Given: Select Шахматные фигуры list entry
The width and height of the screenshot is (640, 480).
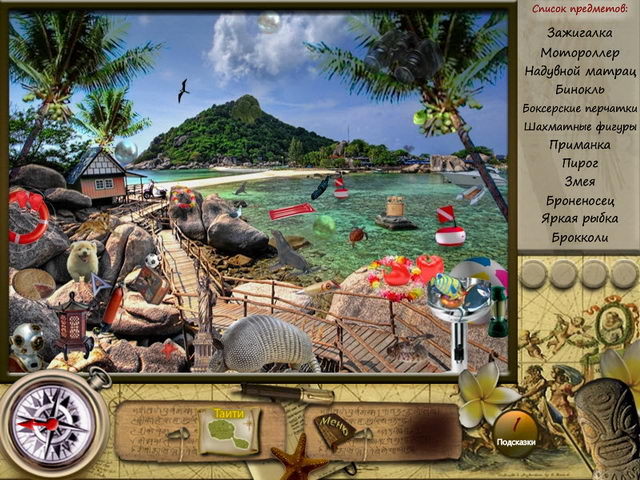Looking at the screenshot, I should (x=580, y=126).
